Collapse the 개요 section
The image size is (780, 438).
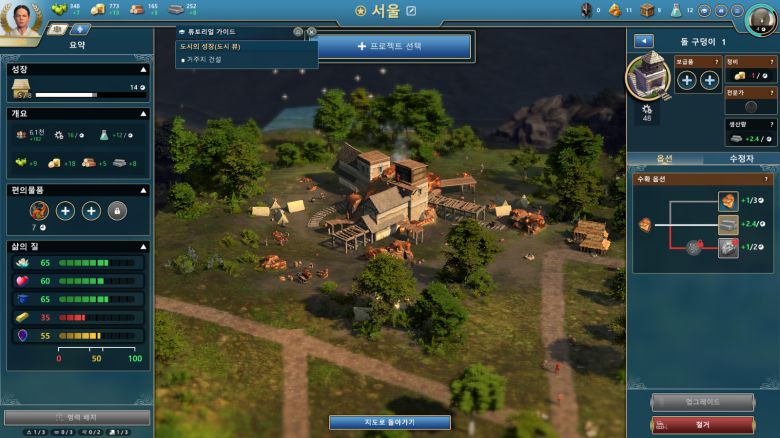(x=144, y=113)
